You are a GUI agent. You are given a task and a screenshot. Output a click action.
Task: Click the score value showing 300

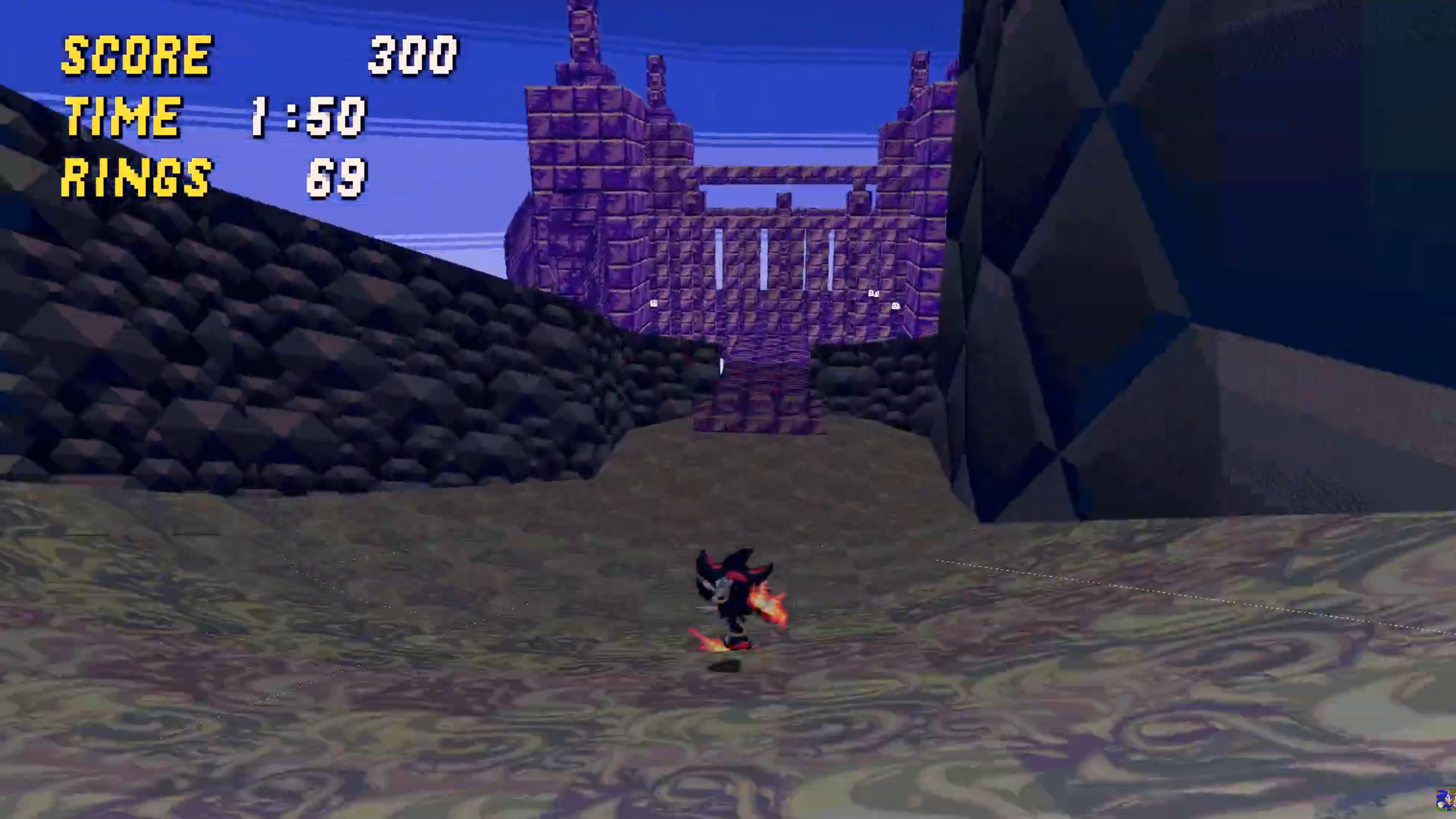(x=411, y=55)
